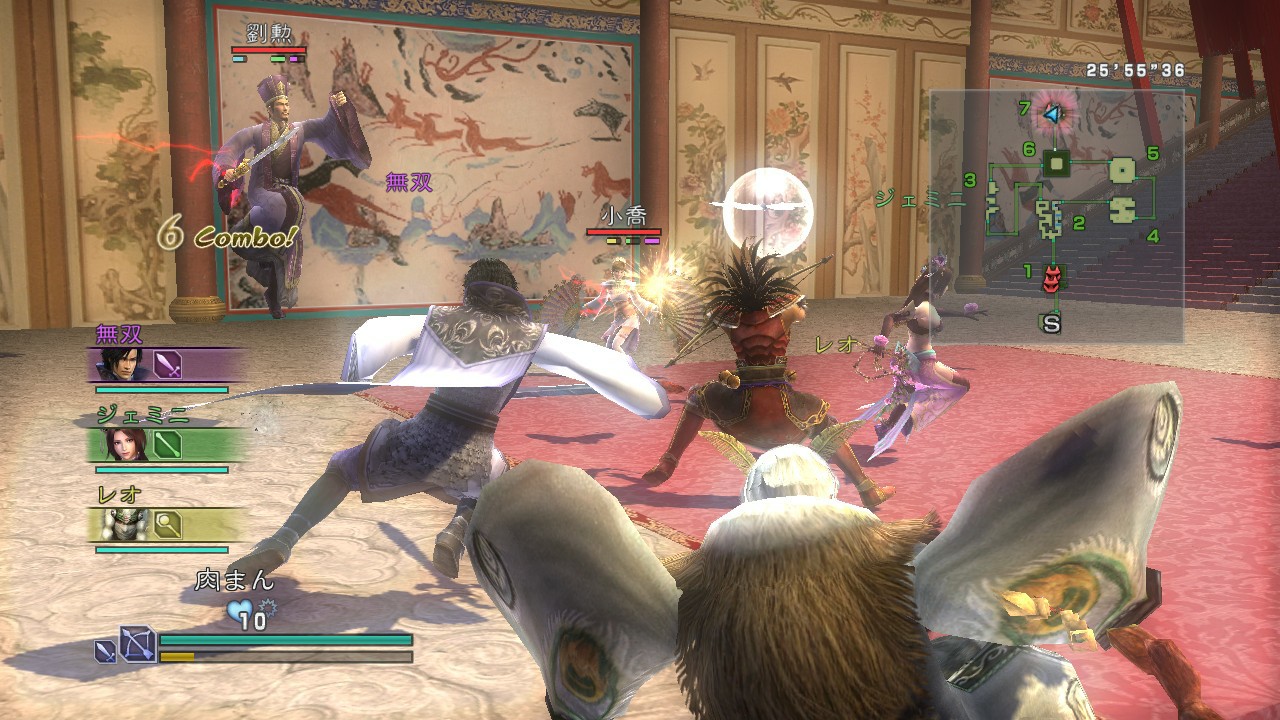The height and width of the screenshot is (720, 1280).
Task: Expand room 6 node on the minimap
Action: coord(1056,163)
